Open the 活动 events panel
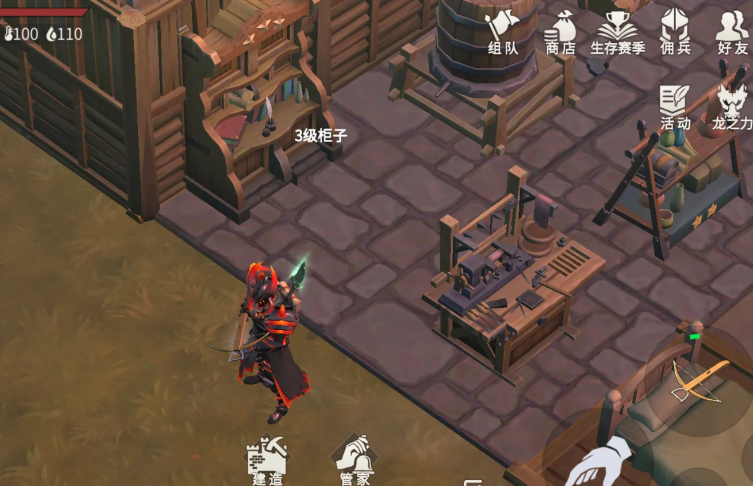 [675, 106]
